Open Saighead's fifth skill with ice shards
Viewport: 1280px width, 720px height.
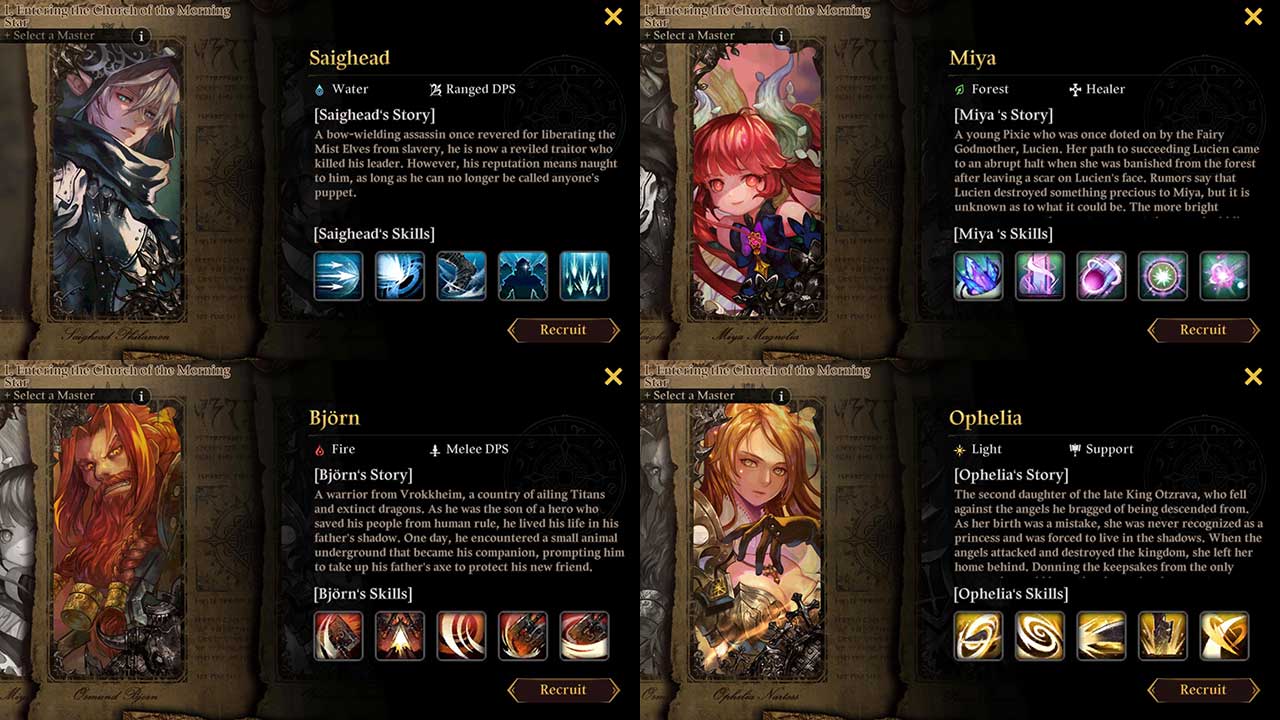(x=585, y=276)
